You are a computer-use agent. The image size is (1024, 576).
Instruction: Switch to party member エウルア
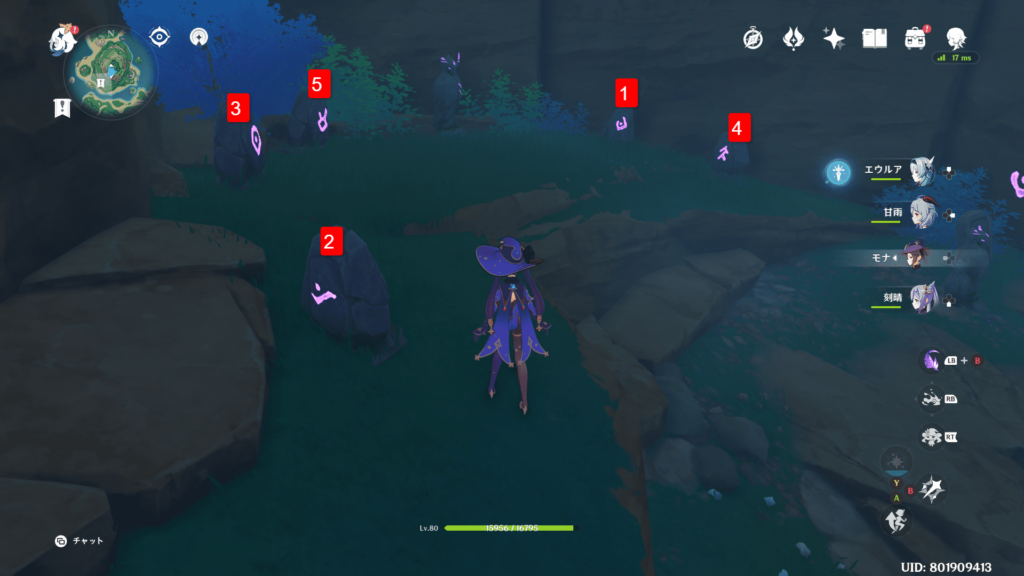[921, 171]
